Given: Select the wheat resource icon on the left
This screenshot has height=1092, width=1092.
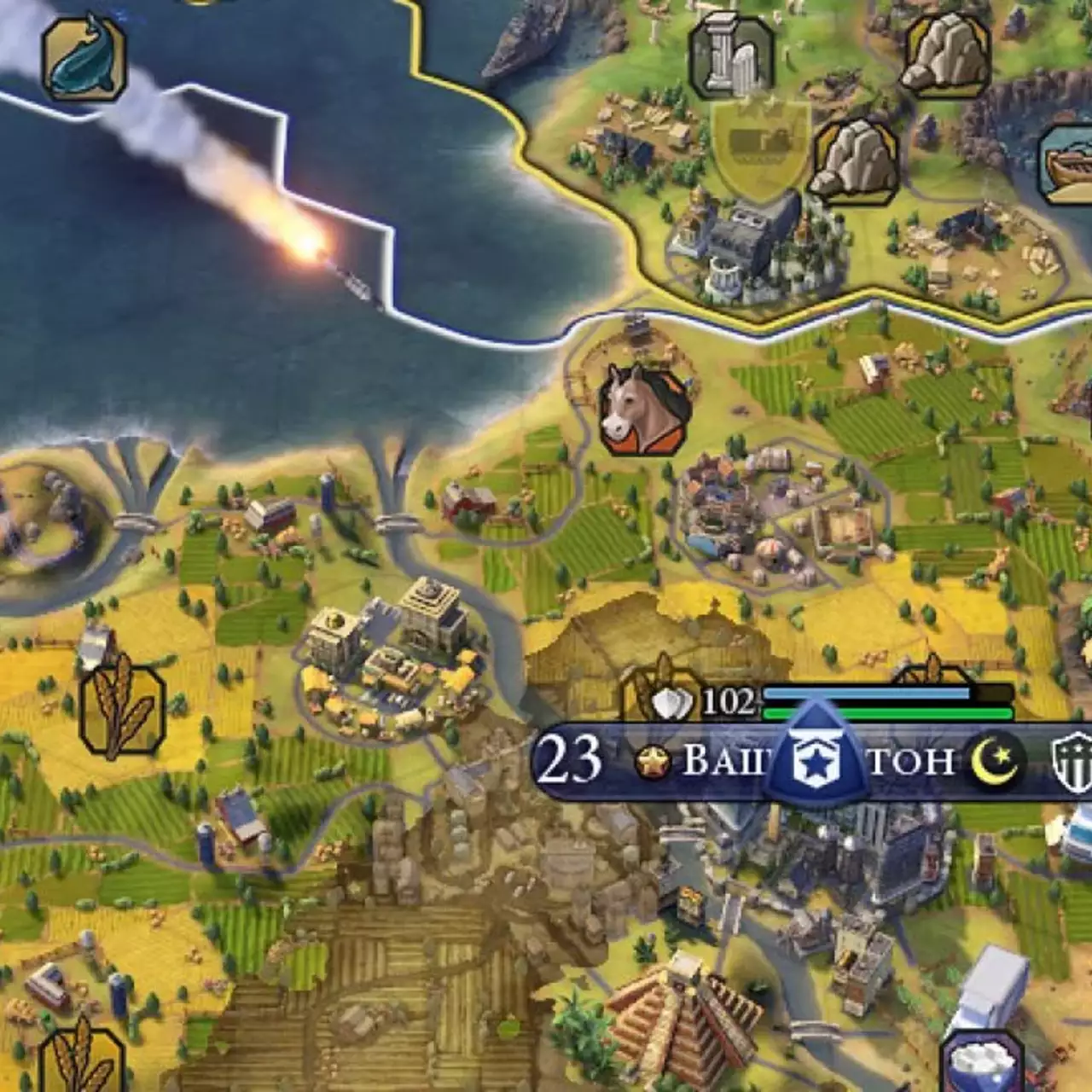Looking at the screenshot, I should tap(122, 708).
